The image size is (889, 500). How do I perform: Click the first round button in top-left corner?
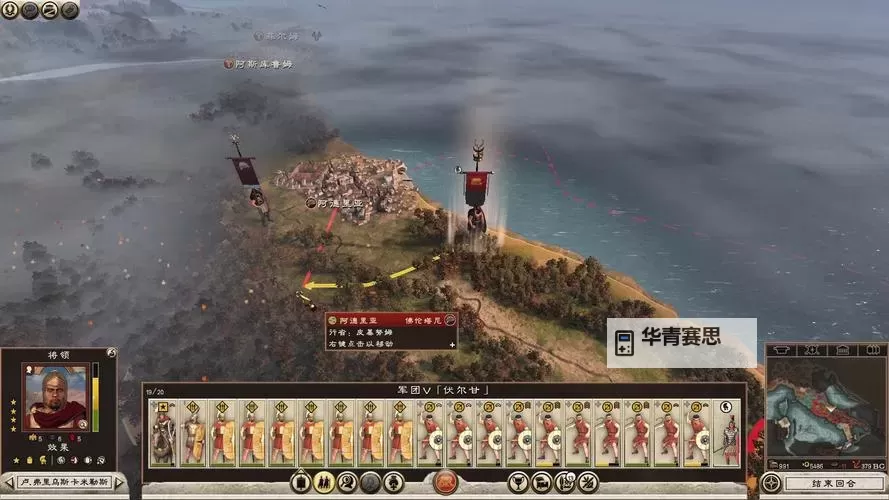(10, 10)
